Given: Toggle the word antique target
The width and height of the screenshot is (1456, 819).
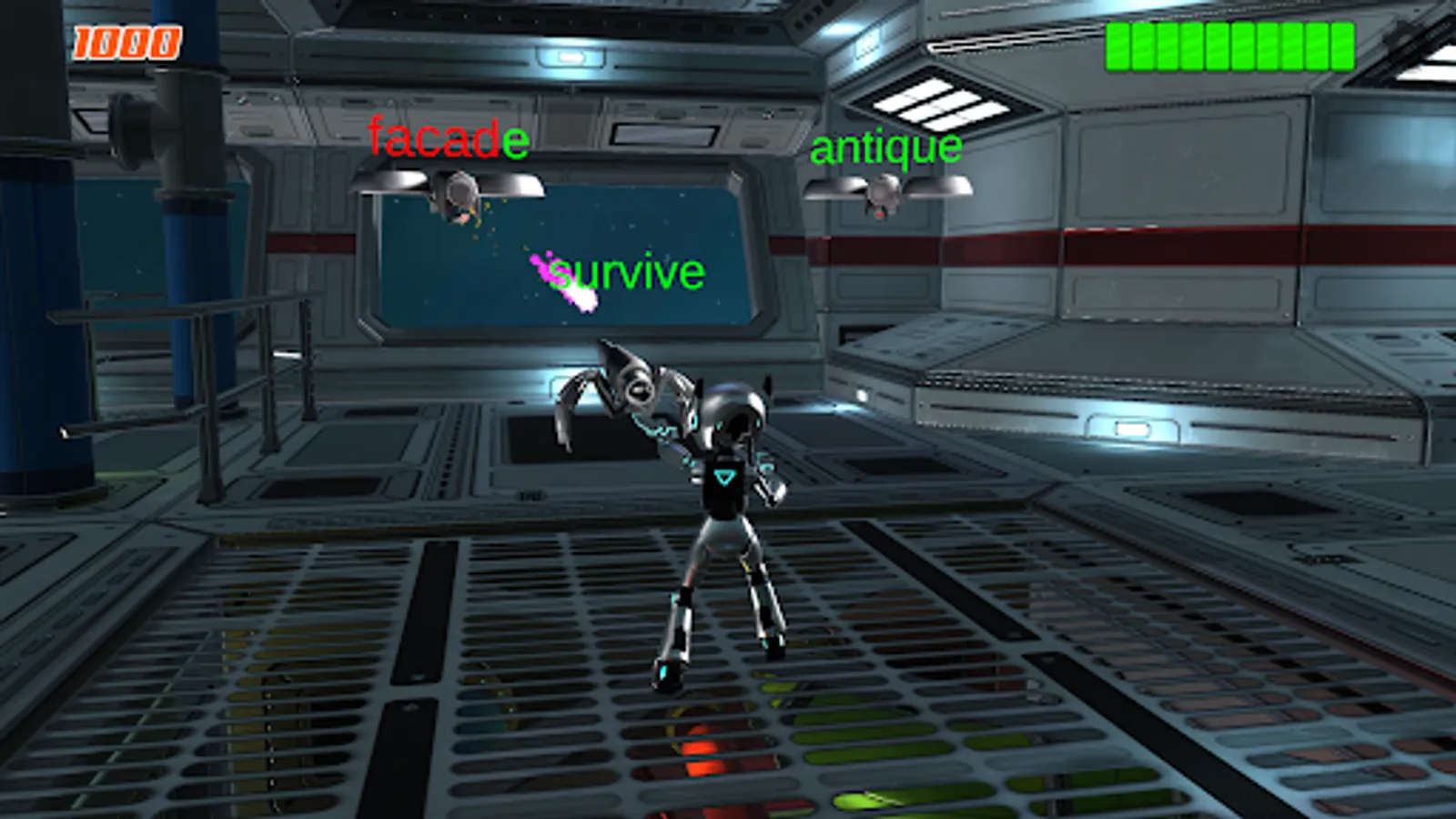Looking at the screenshot, I should (885, 146).
